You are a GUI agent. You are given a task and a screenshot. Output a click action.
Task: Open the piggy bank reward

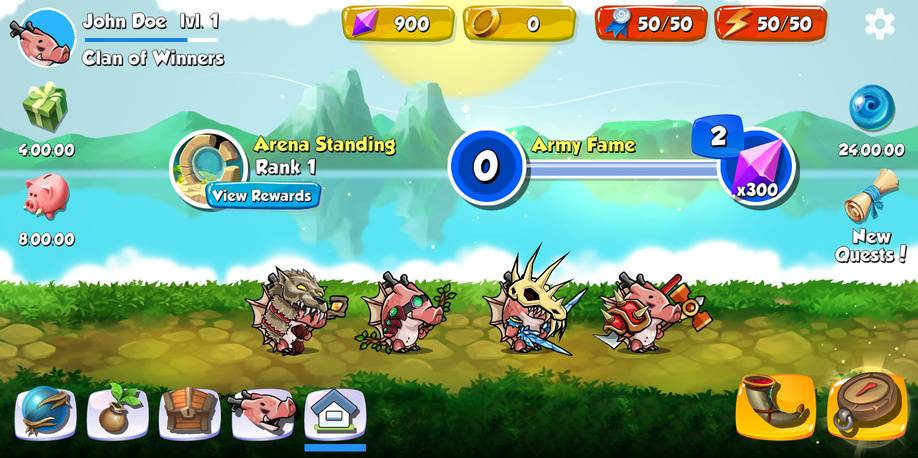(45, 196)
